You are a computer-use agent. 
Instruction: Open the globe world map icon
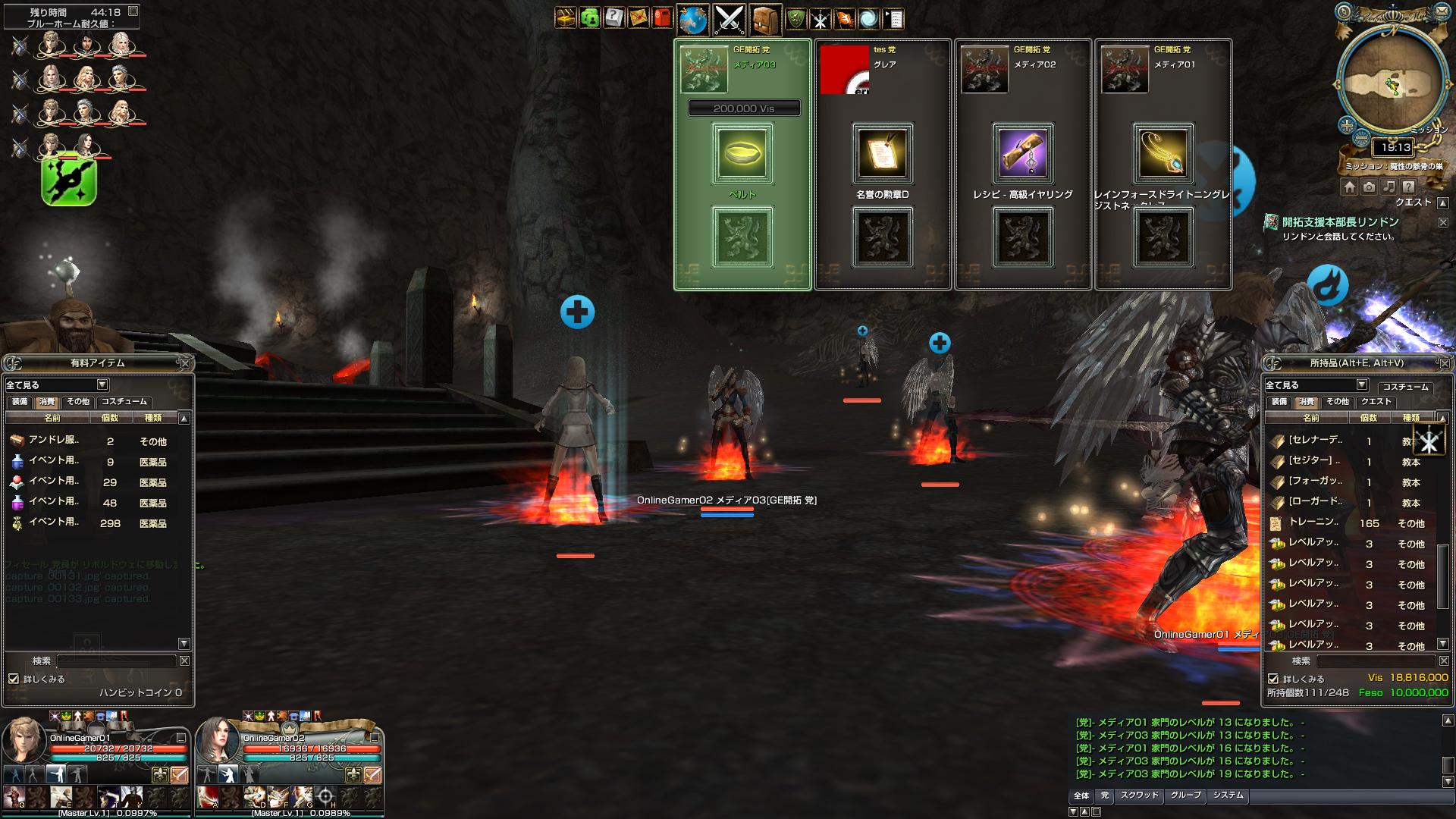click(692, 20)
